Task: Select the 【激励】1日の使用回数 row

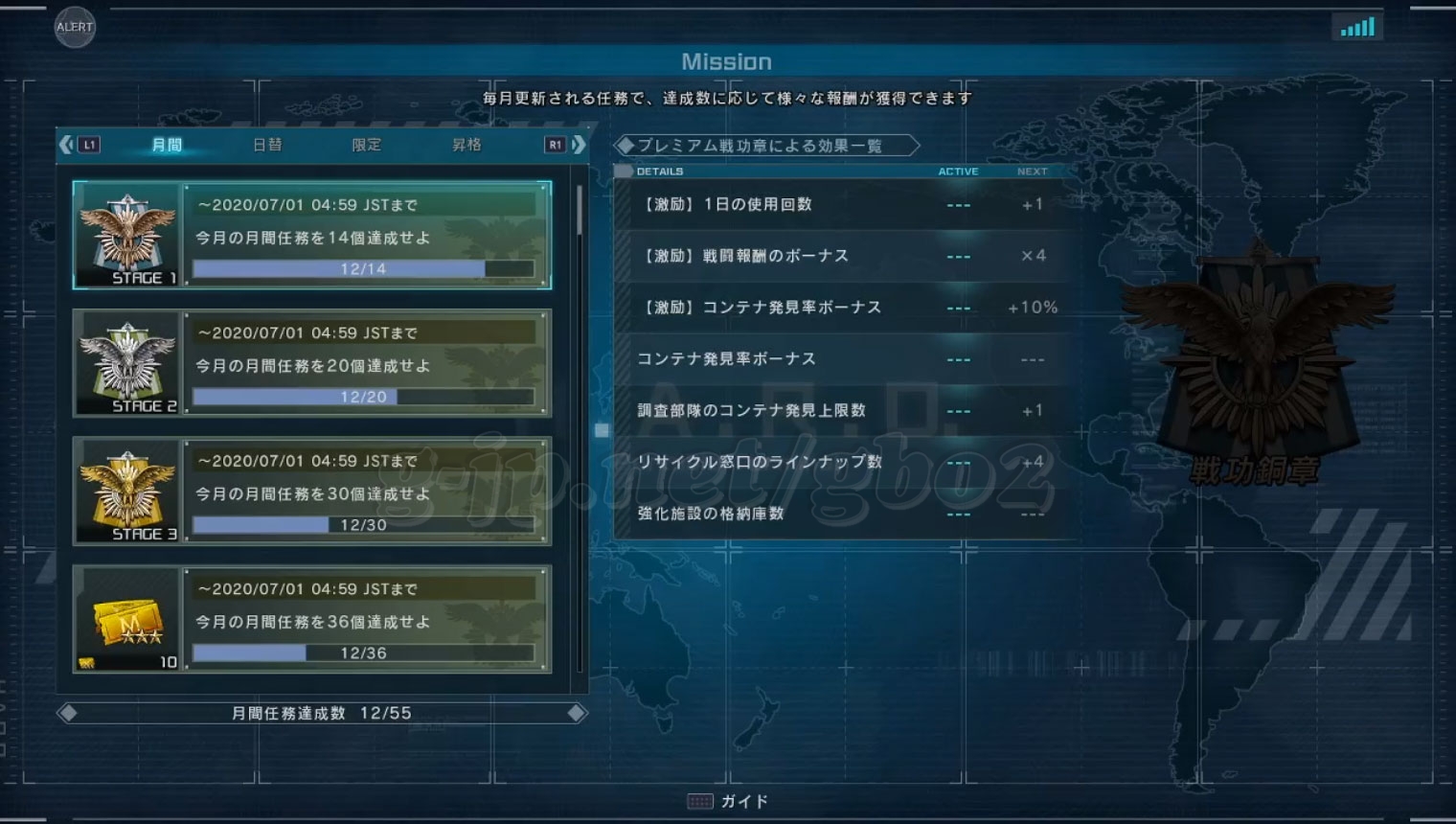Action: pos(843,204)
